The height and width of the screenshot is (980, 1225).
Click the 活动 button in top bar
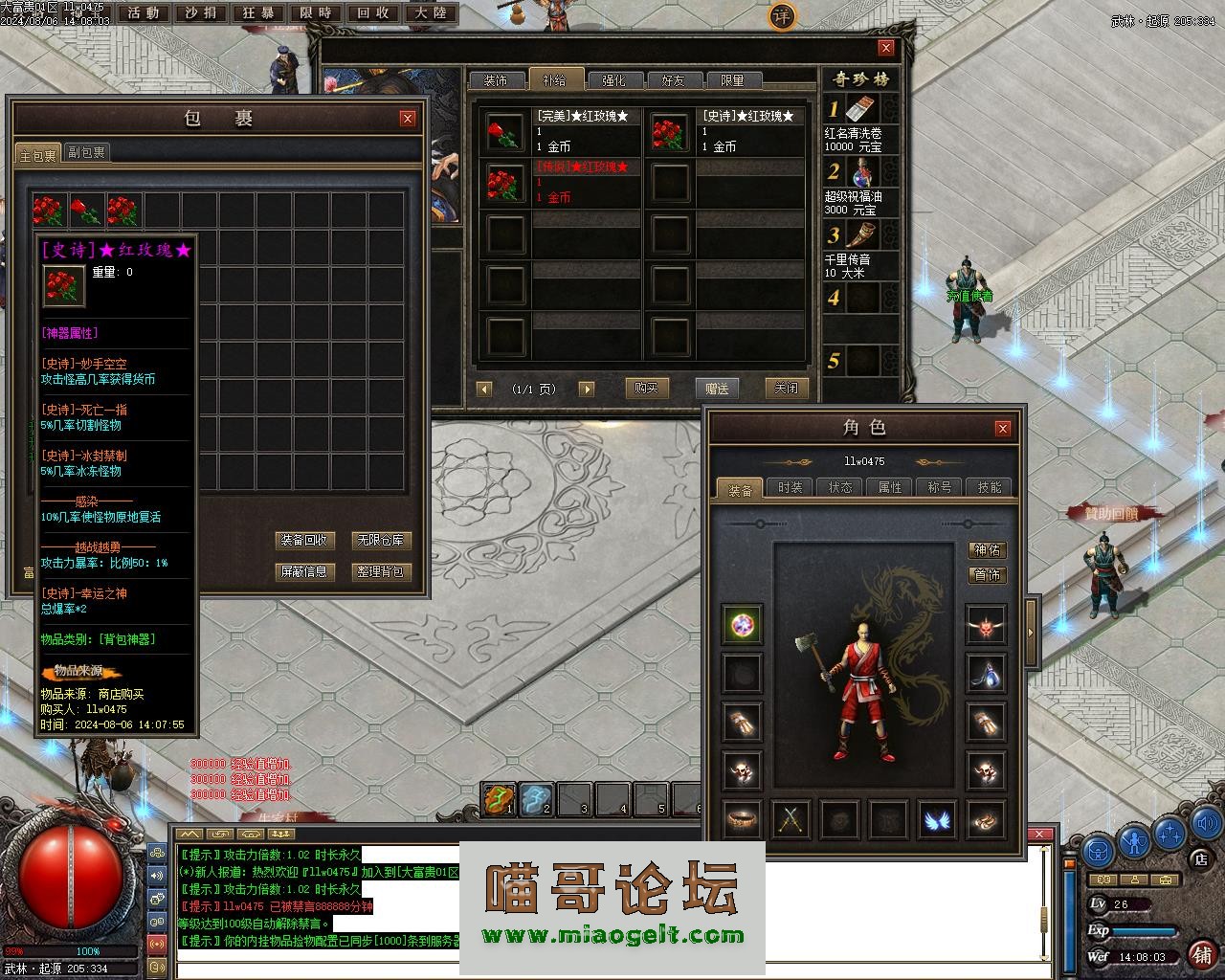click(x=144, y=13)
